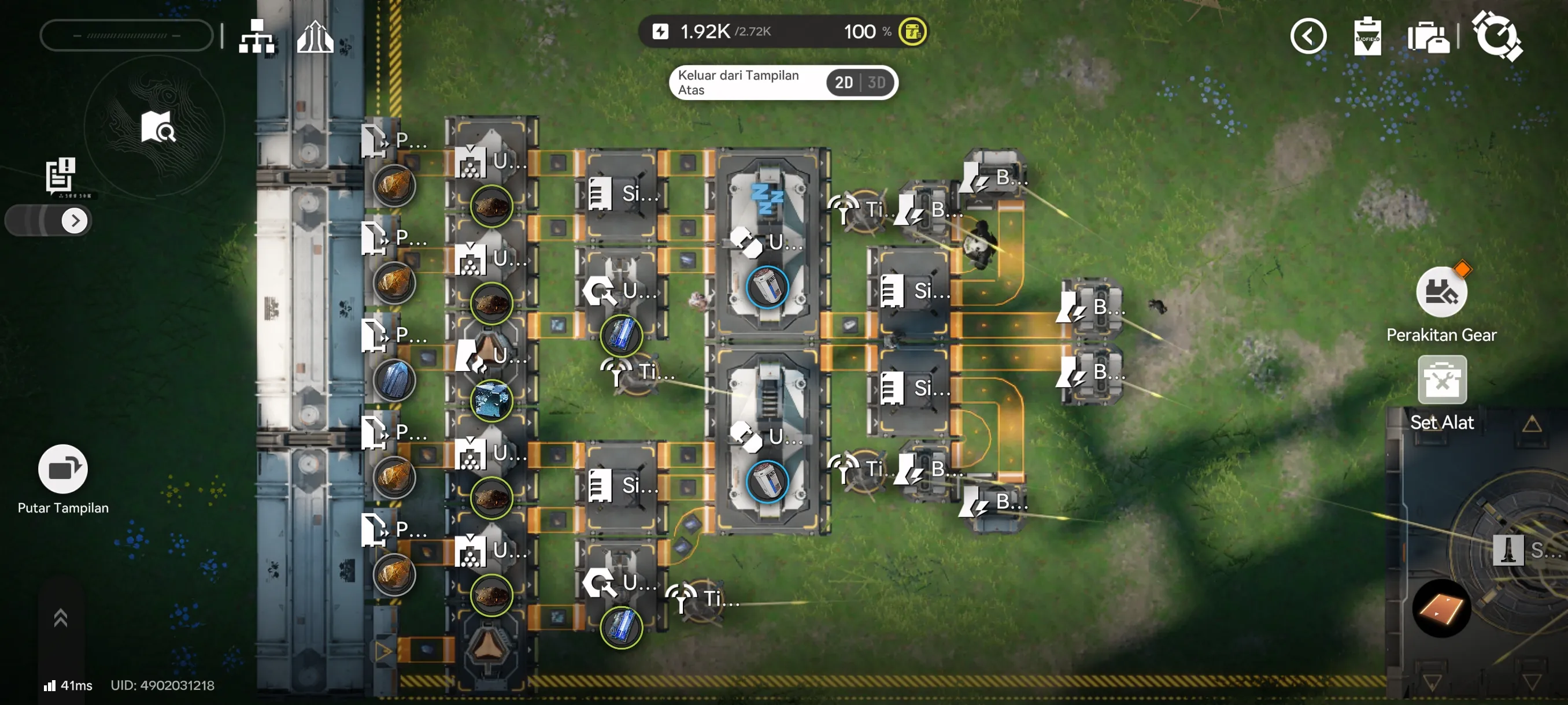Open the triple-arrow upgrade icon

tap(315, 36)
